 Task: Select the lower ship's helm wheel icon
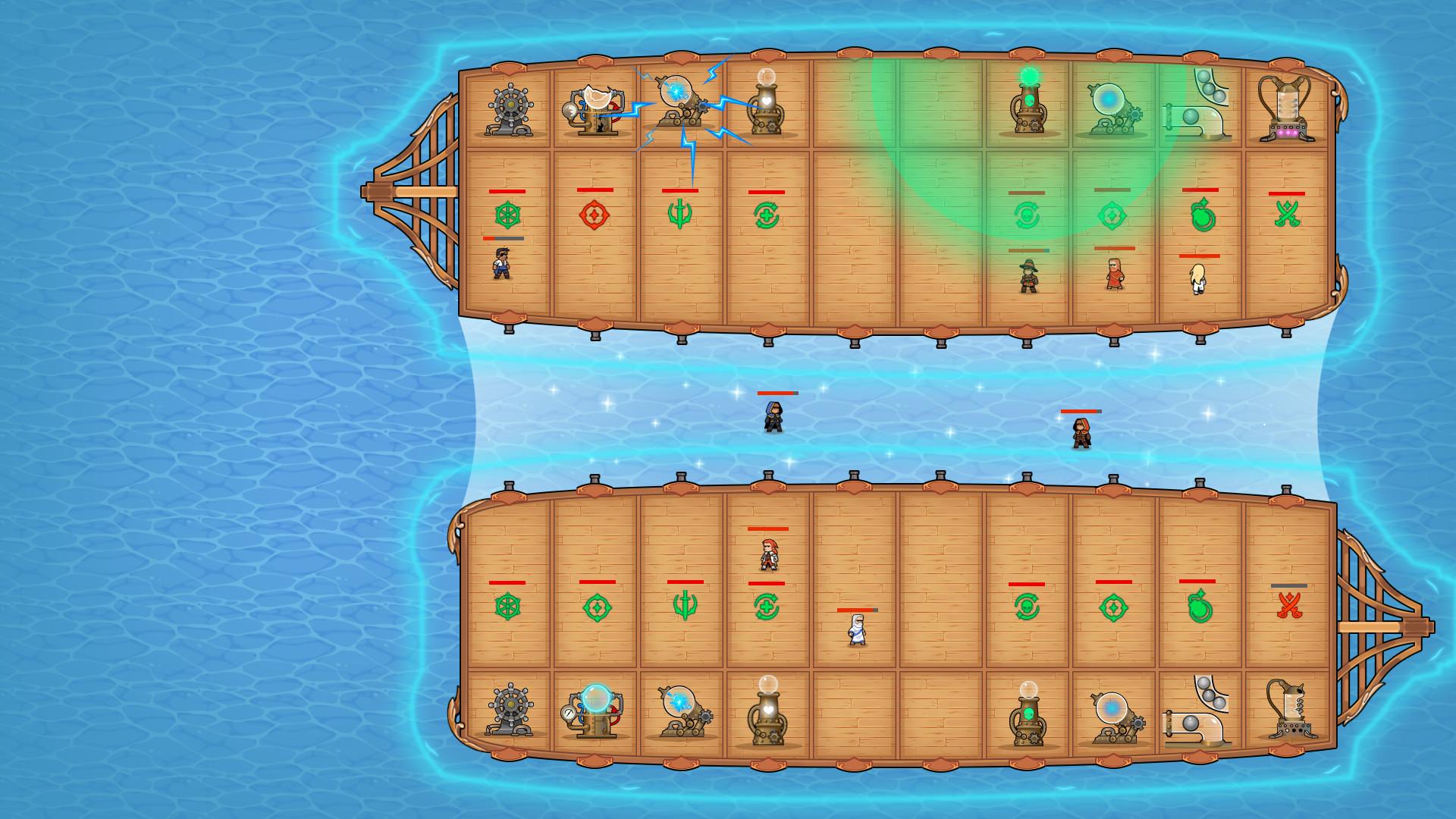tap(507, 607)
